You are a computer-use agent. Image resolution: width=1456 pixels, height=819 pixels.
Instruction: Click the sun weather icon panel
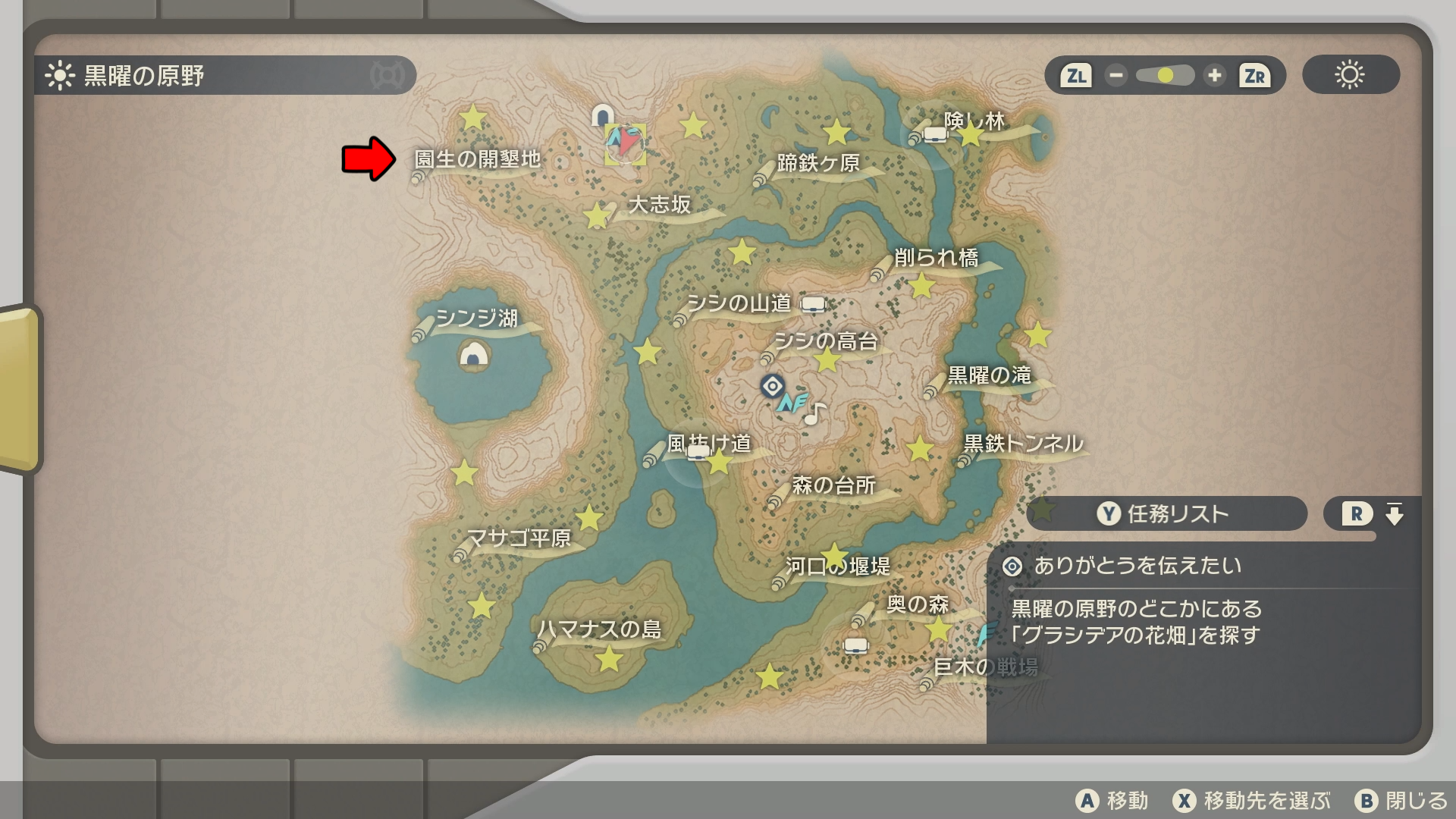pos(1350,75)
